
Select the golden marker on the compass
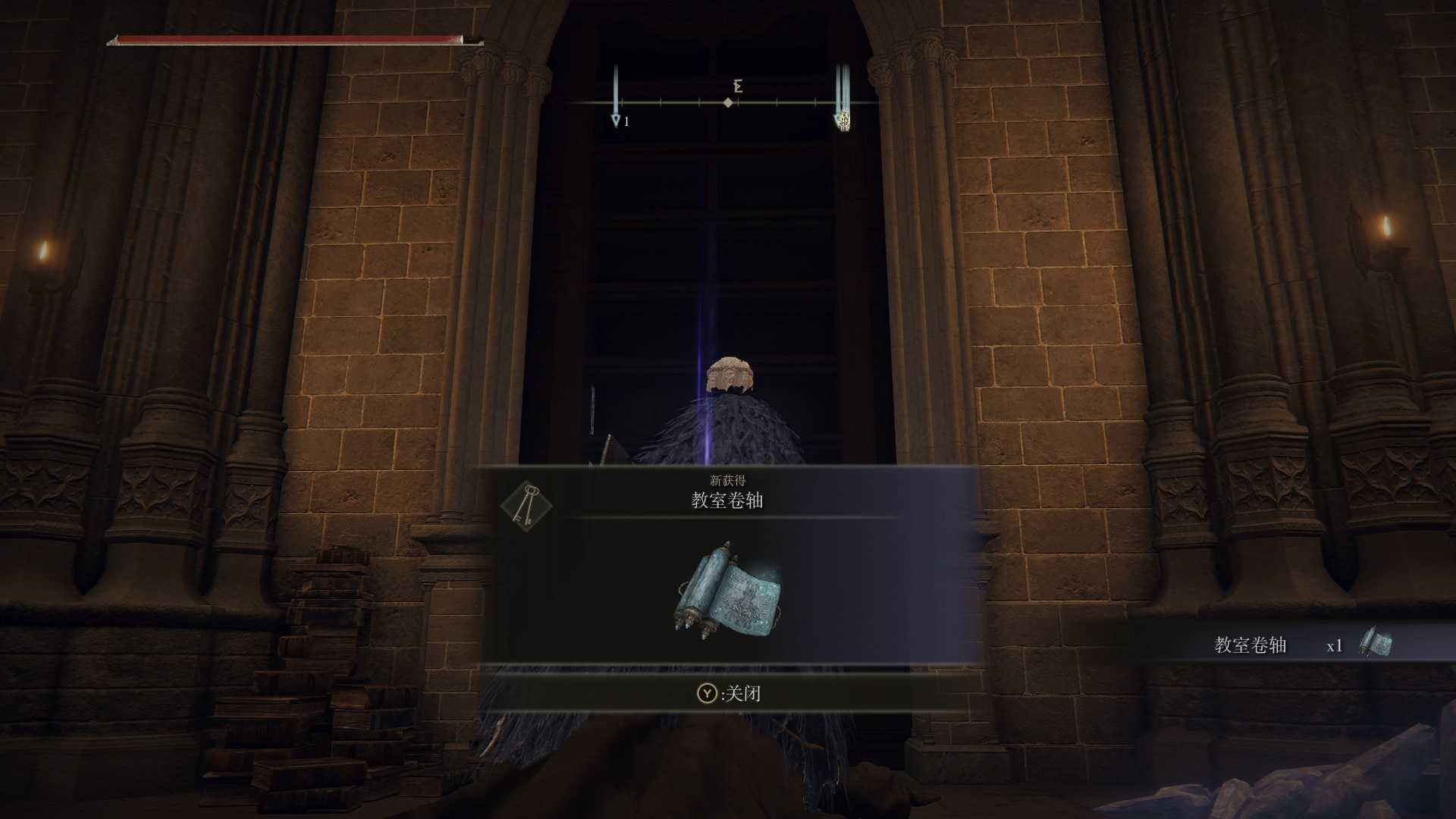coord(843,119)
